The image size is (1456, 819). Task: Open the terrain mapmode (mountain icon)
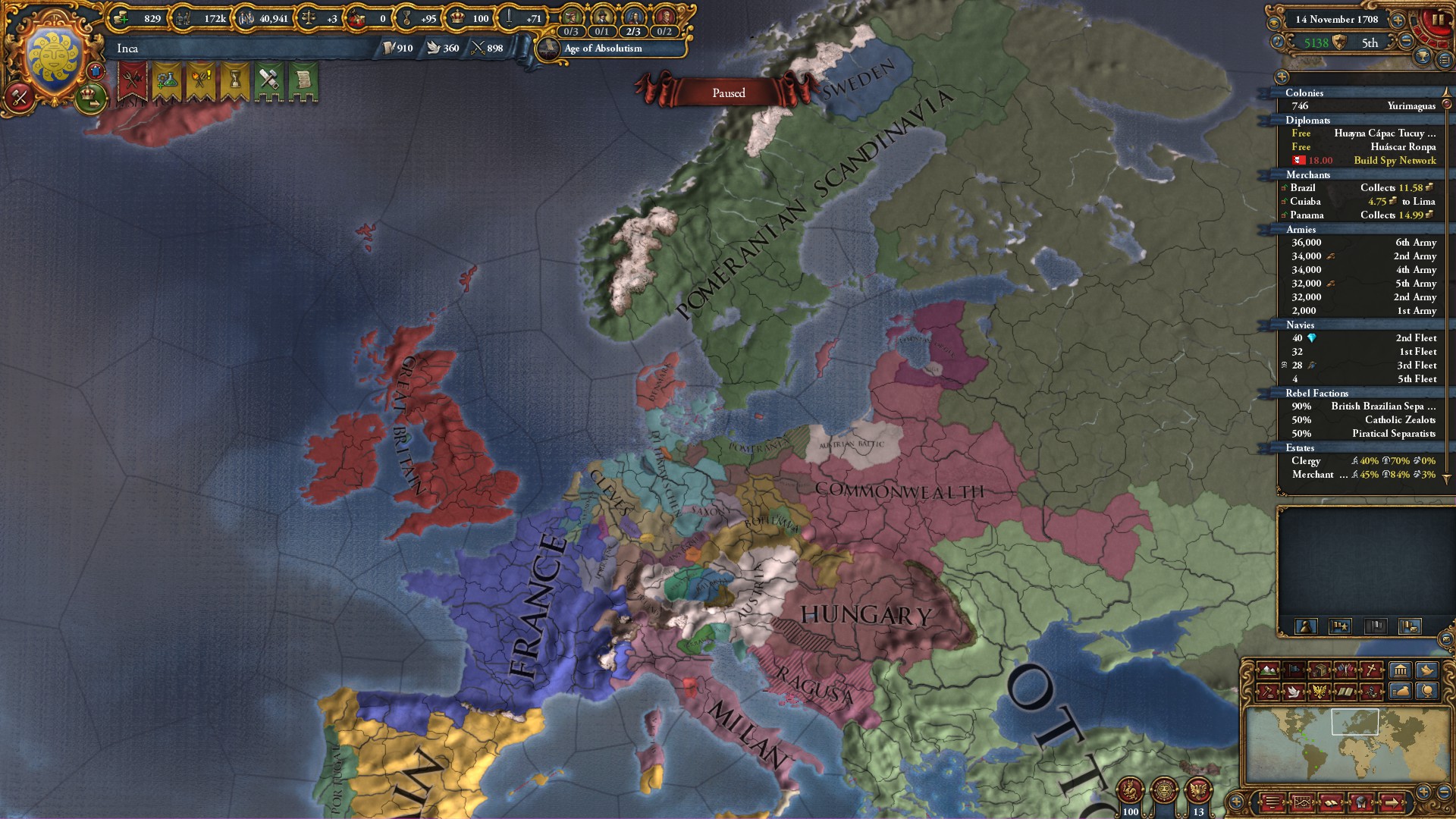(x=1267, y=670)
